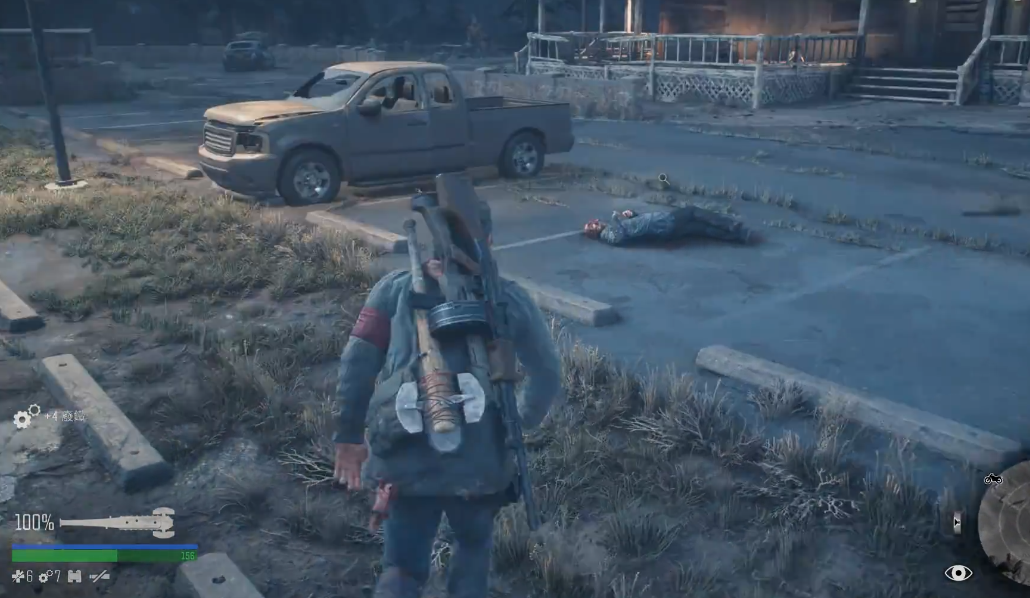Select the binoculars icon
The height and width of the screenshot is (598, 1030).
74,577
